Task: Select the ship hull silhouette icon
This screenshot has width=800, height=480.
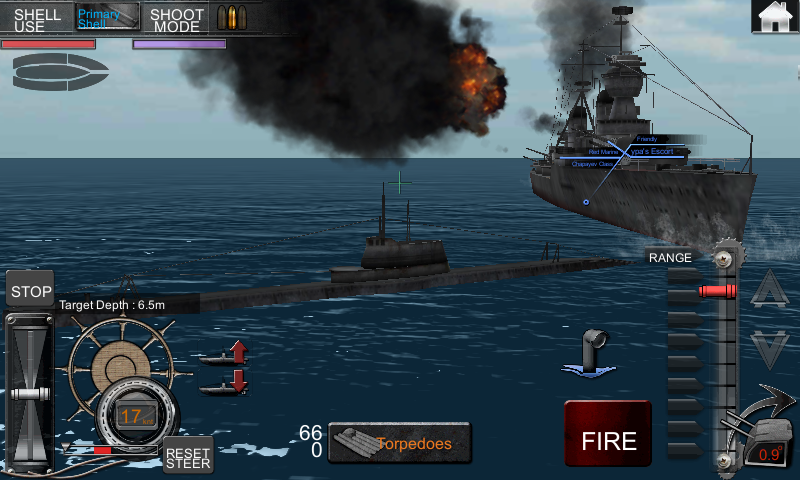Action: 60,71
